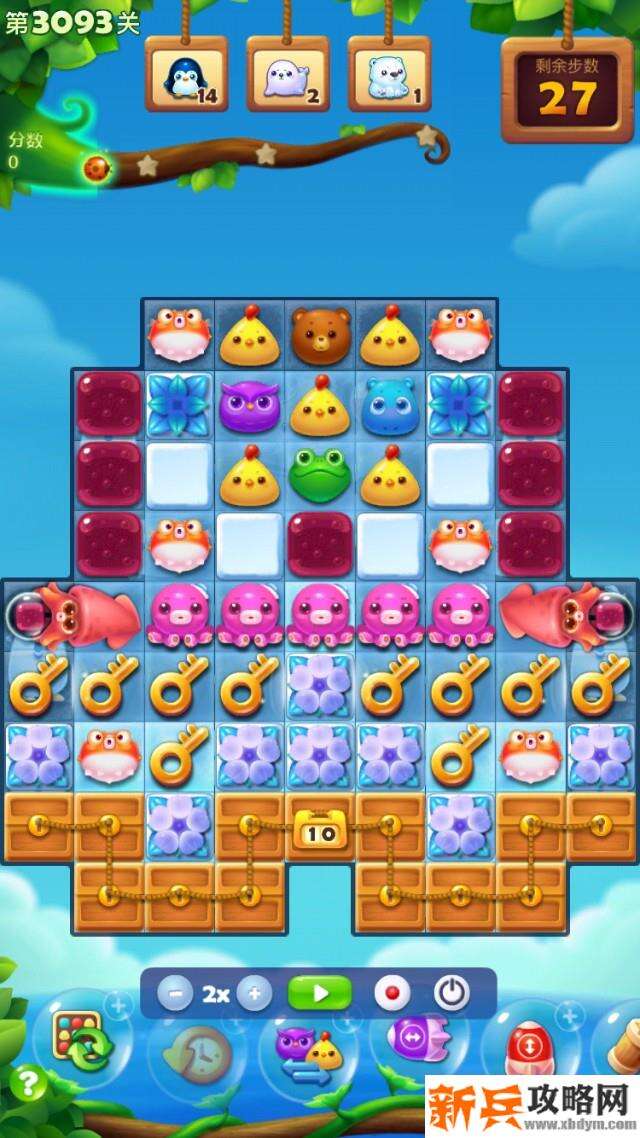The height and width of the screenshot is (1138, 640).
Task: Tap the penguin objective panel
Action: [x=186, y=74]
